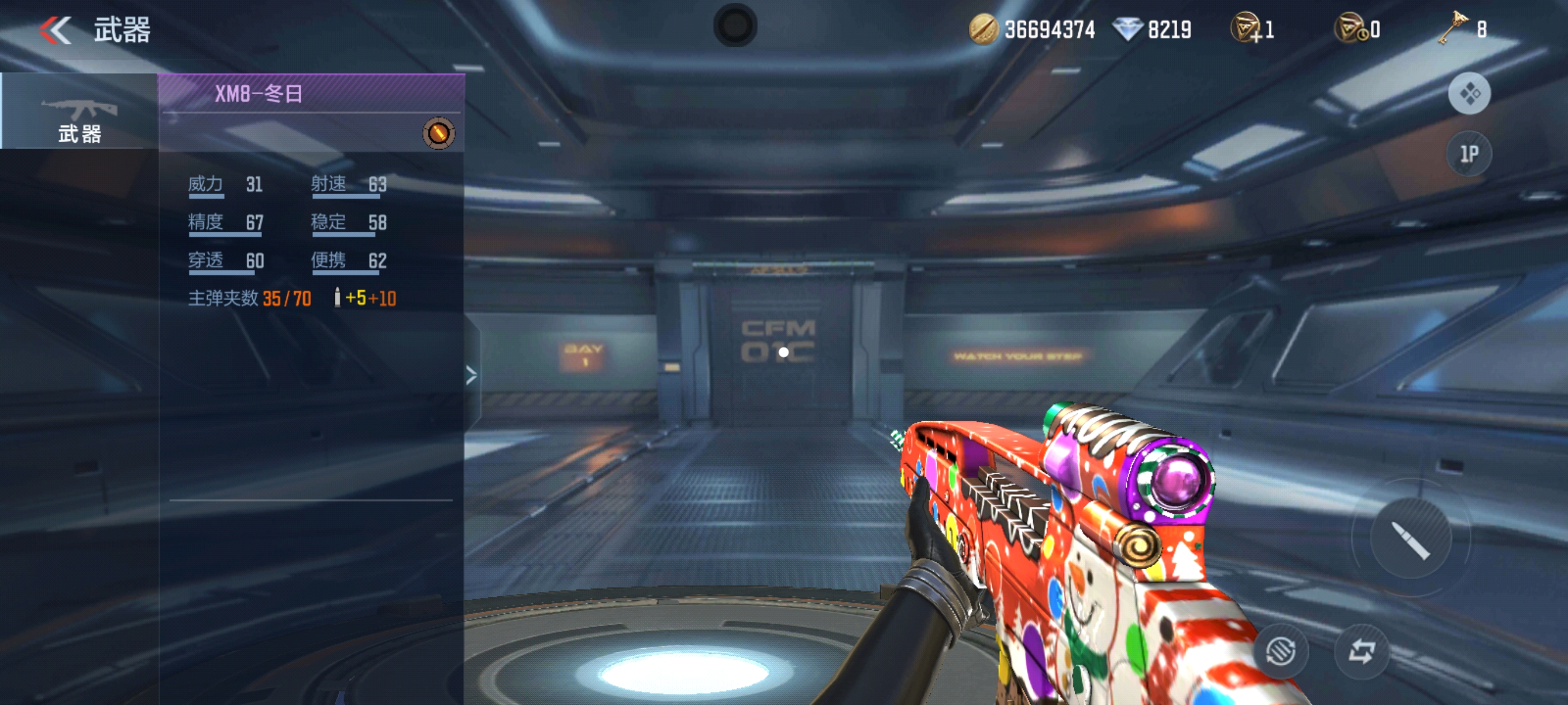
Task: Activate the swap arrows button
Action: coord(1362,651)
